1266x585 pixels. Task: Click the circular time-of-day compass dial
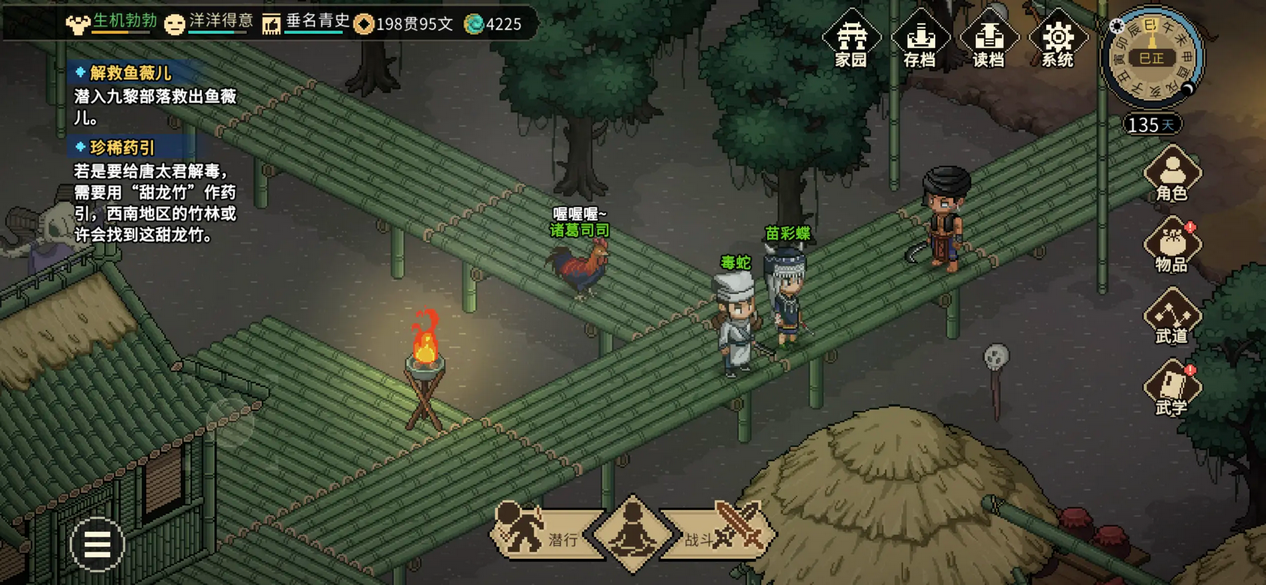point(1152,57)
